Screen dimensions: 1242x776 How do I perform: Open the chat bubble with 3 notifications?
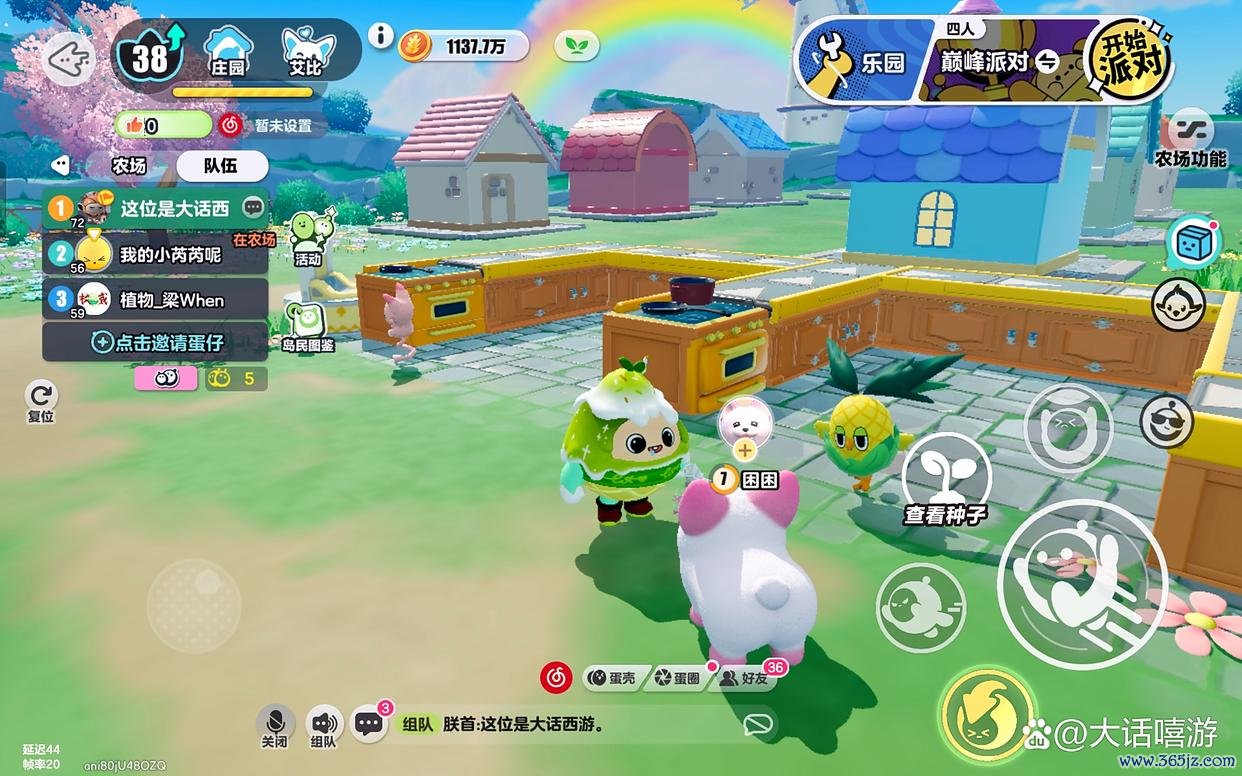(x=369, y=724)
